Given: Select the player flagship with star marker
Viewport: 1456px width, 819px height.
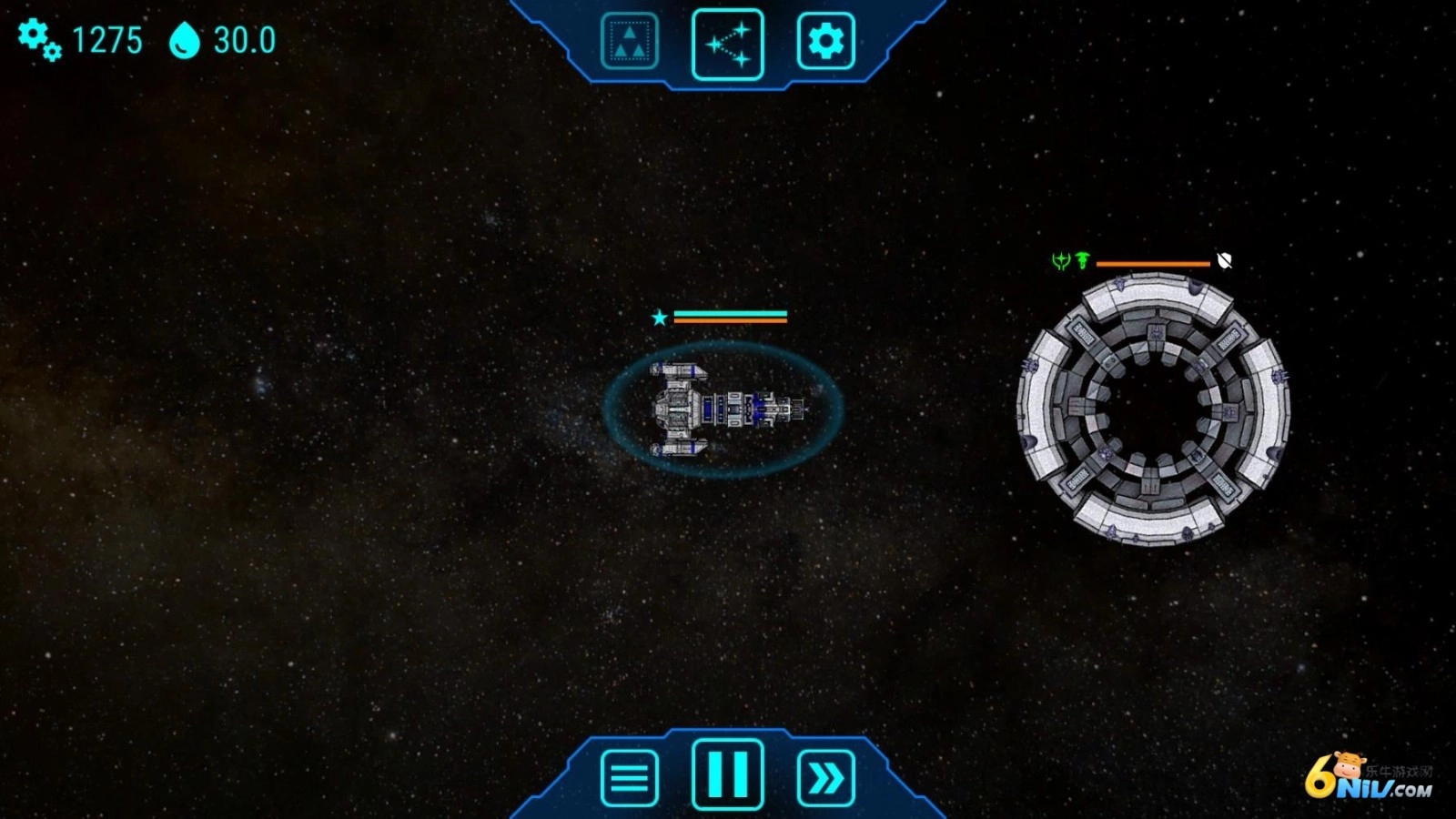Looking at the screenshot, I should [723, 409].
